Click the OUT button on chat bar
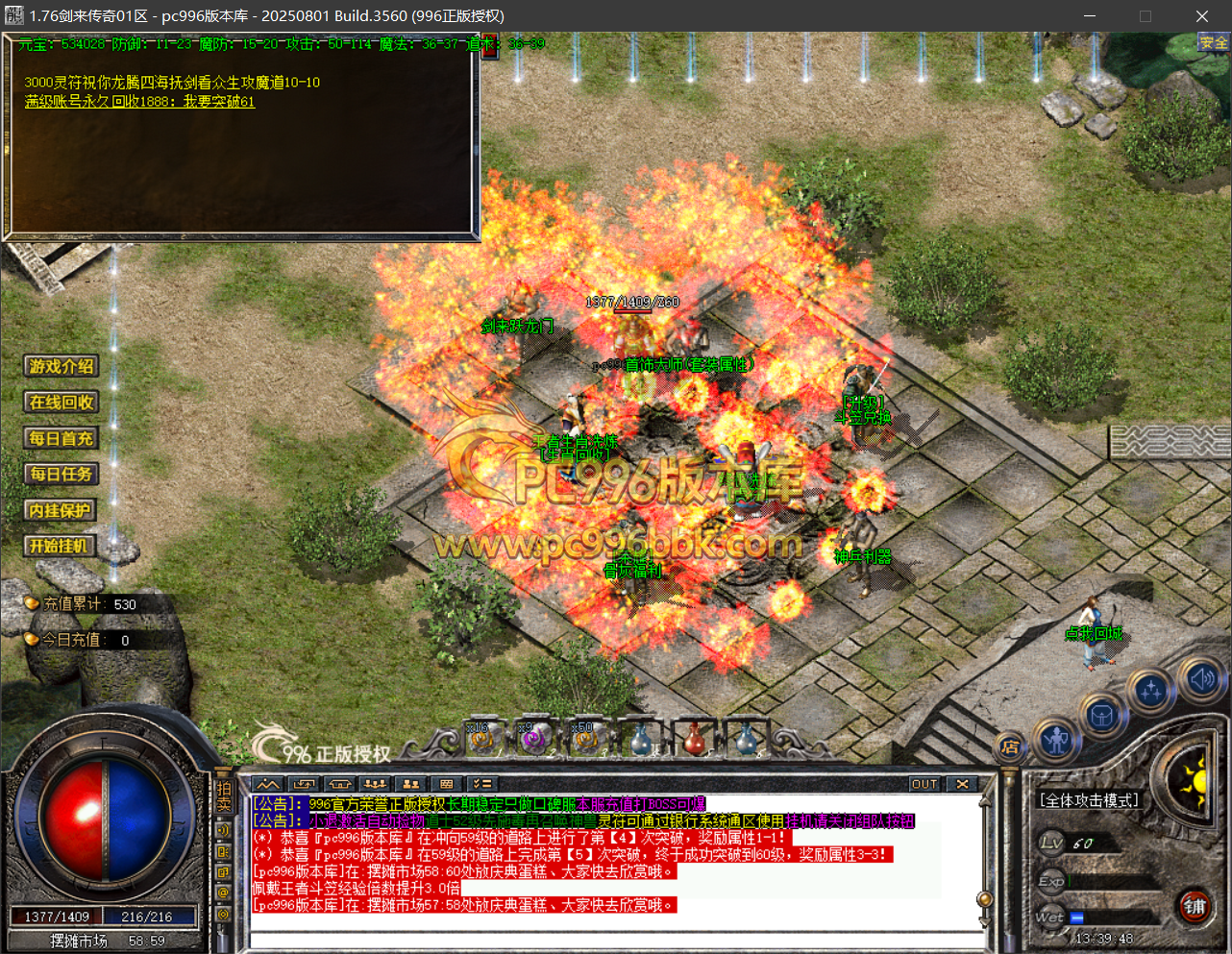Image resolution: width=1232 pixels, height=954 pixels. (x=924, y=784)
